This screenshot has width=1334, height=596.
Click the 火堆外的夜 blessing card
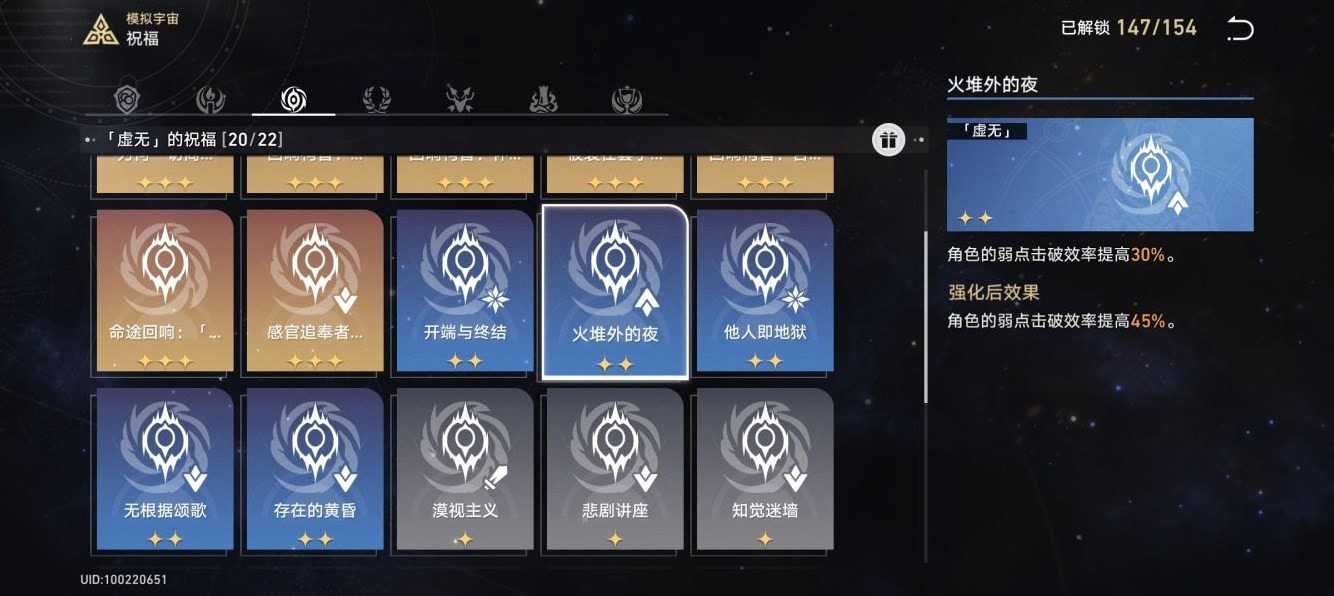coord(615,292)
